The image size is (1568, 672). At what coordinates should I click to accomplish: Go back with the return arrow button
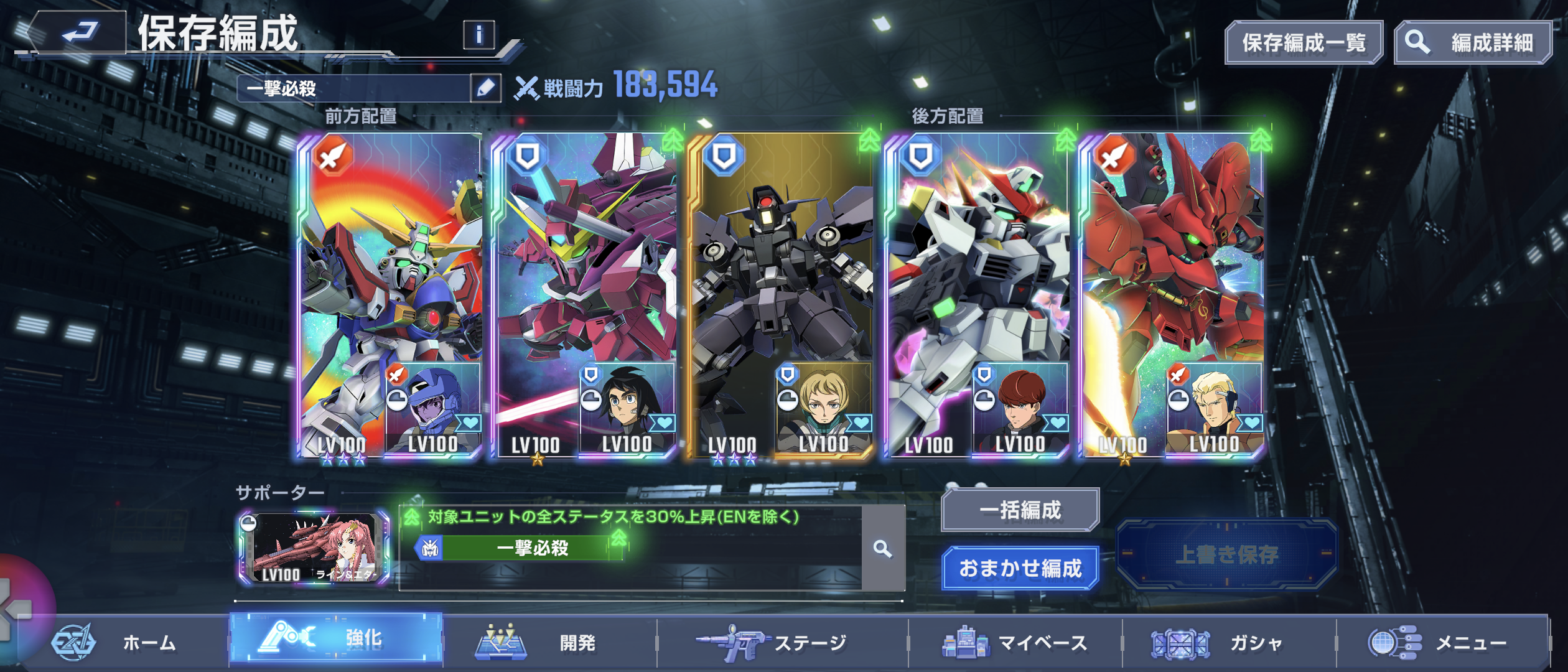click(78, 32)
